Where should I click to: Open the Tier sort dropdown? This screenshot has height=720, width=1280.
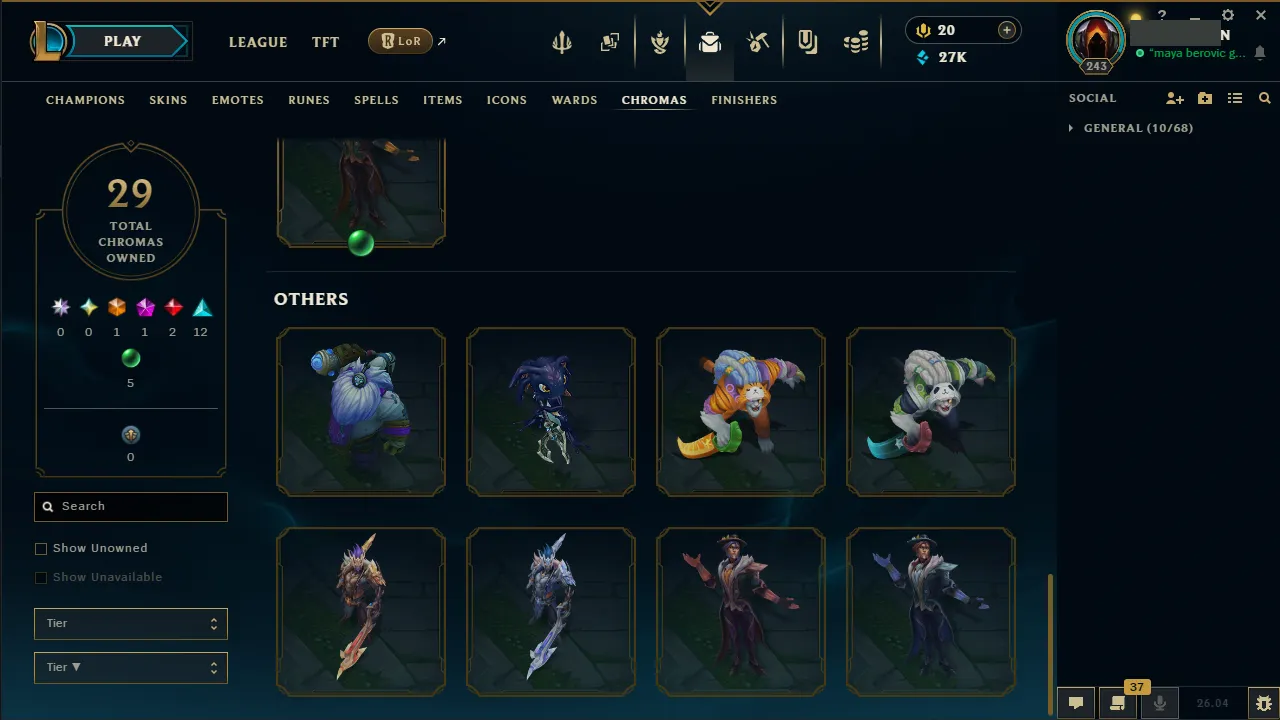pyautogui.click(x=130, y=667)
